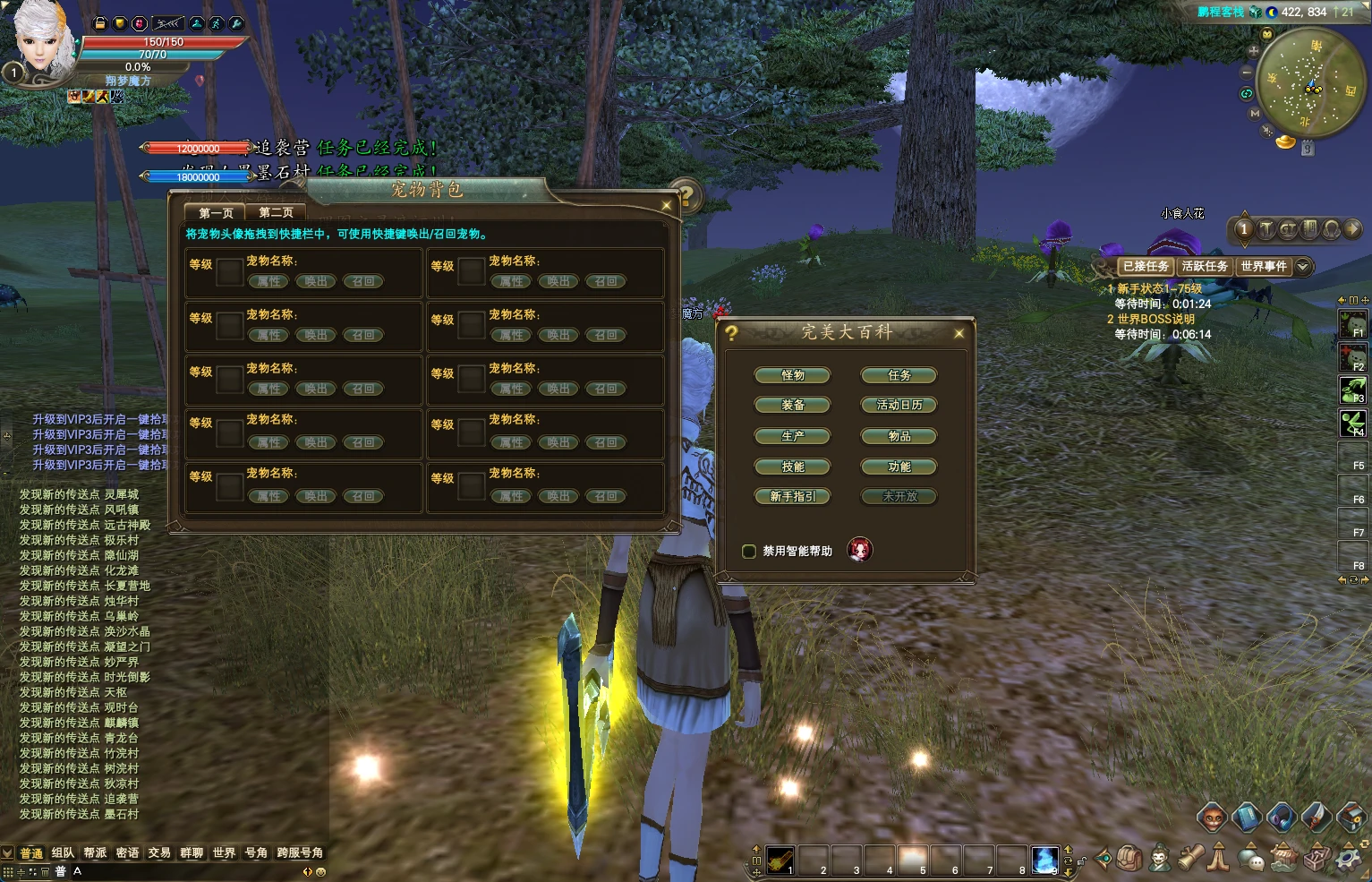Select the 第一页 tab
This screenshot has height=882, width=1372.
(216, 213)
